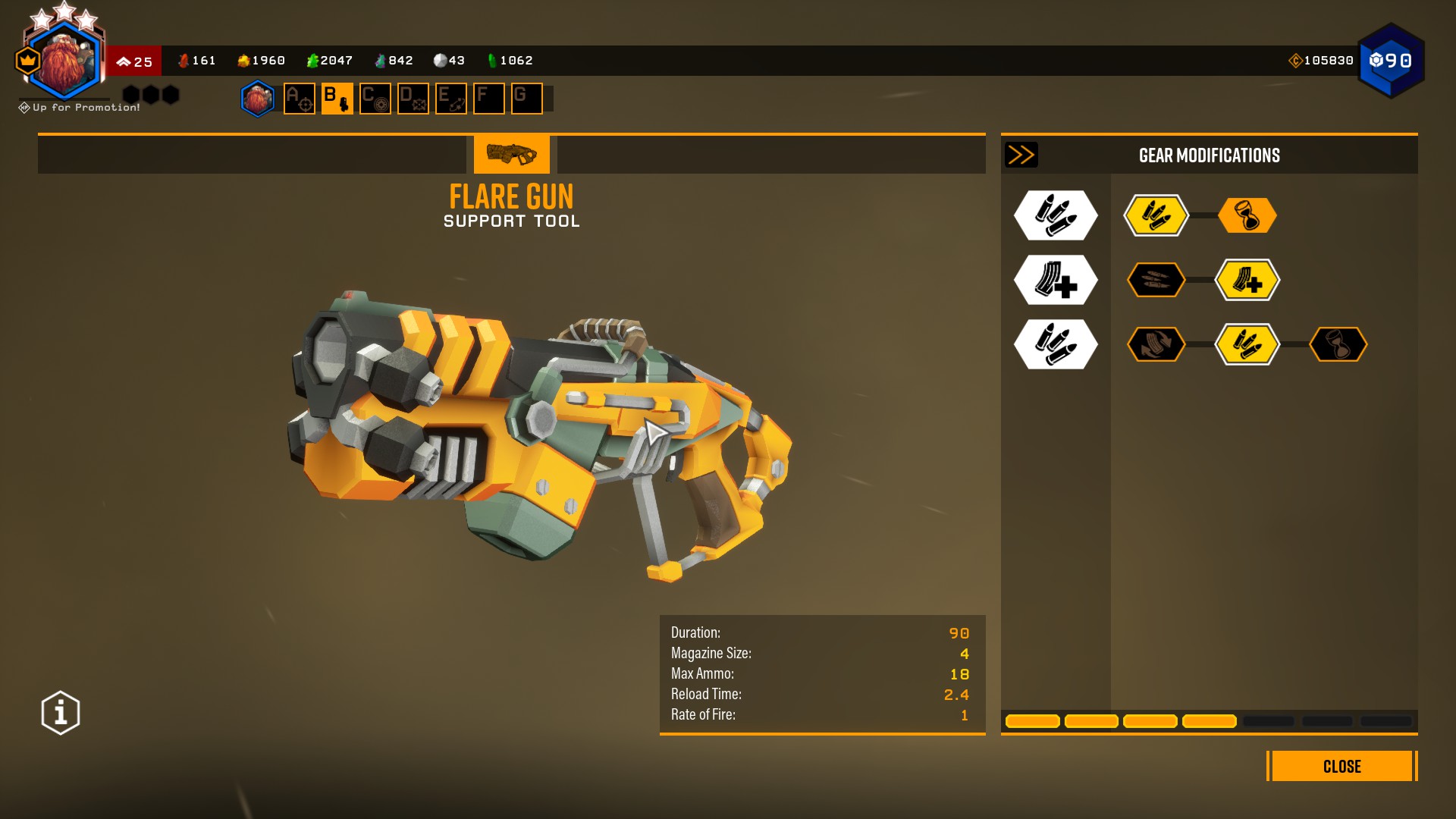This screenshot has height=819, width=1456.
Task: Click the dwarf class icon beside the loadouts
Action: tap(258, 99)
